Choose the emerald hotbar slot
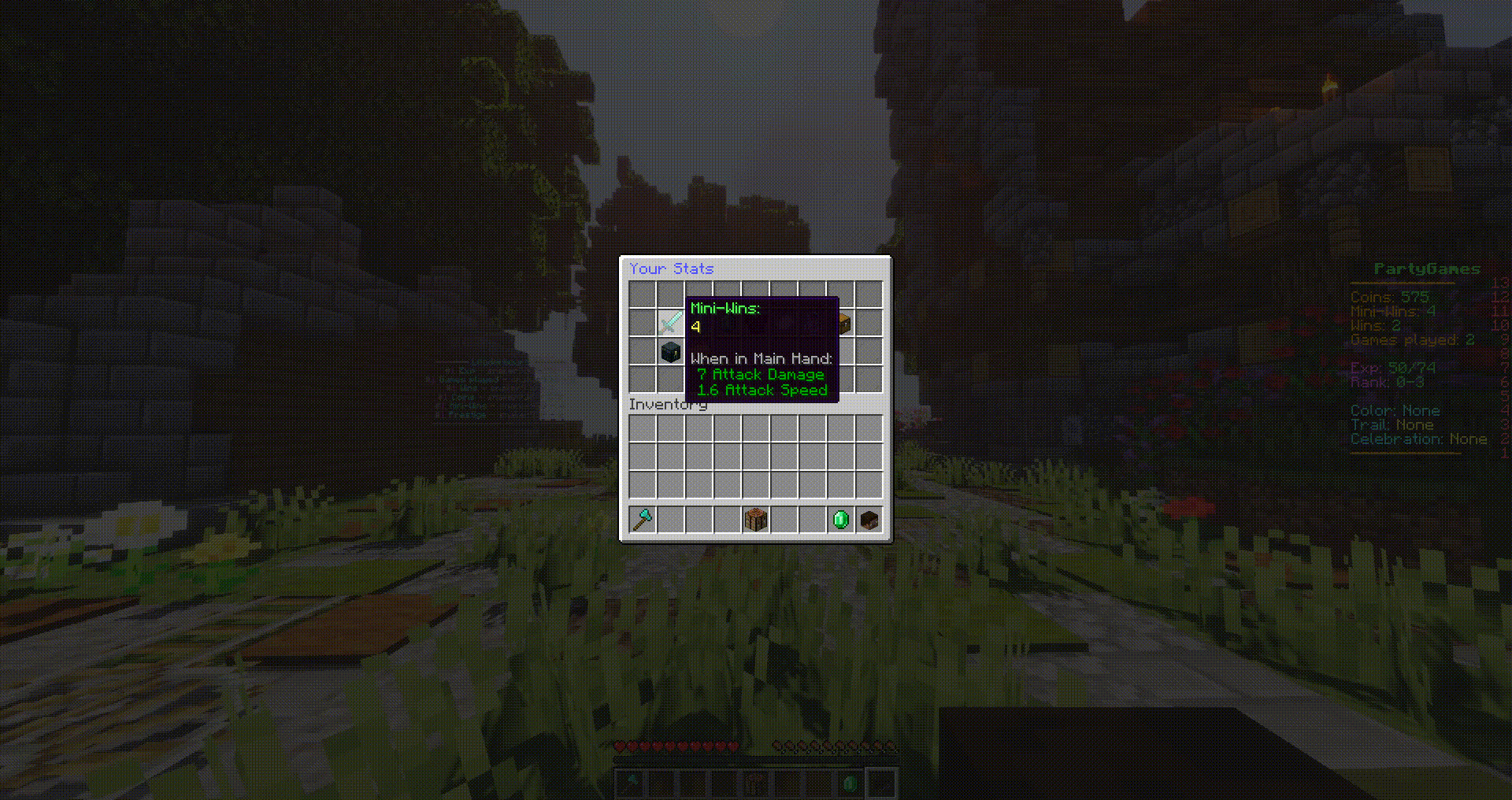This screenshot has height=800, width=1512. 840,520
